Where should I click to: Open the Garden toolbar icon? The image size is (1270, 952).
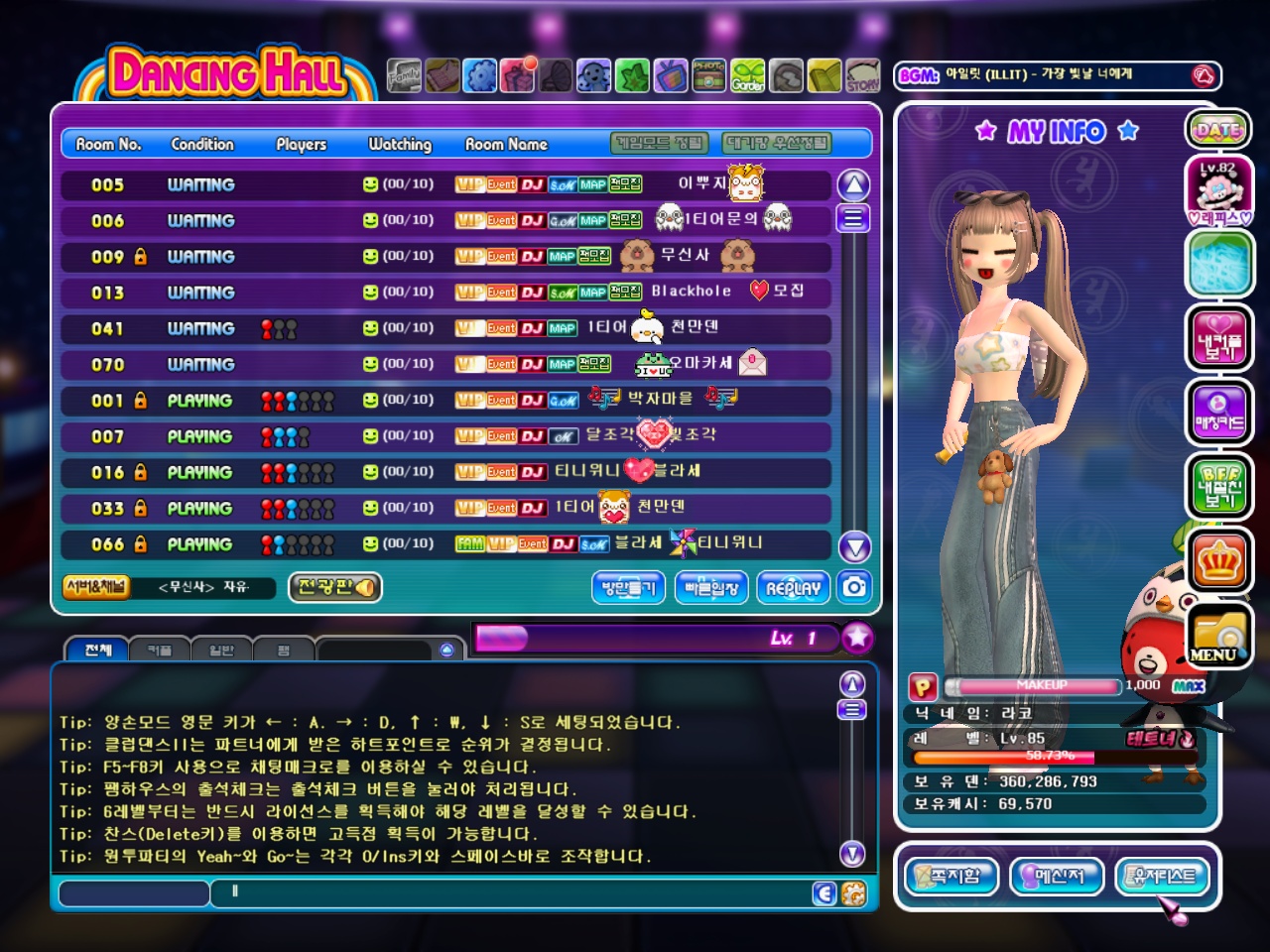click(748, 75)
